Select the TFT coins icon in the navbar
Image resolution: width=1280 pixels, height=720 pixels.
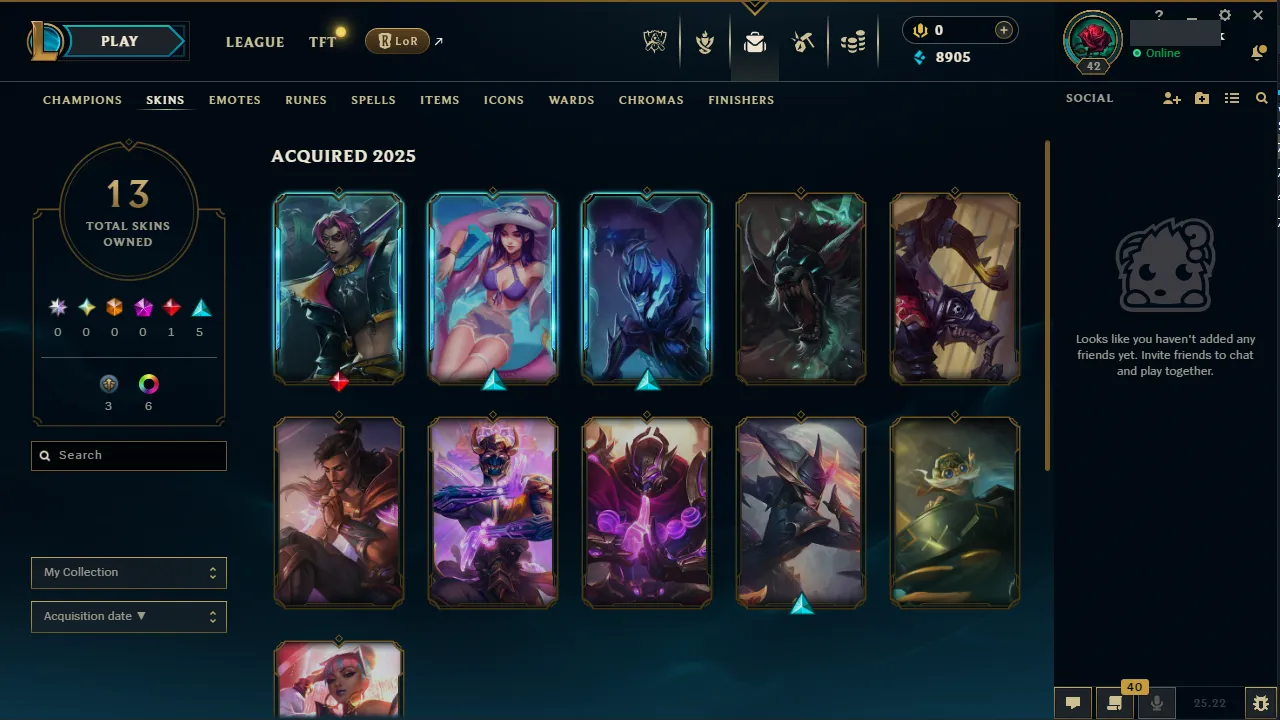[x=853, y=42]
